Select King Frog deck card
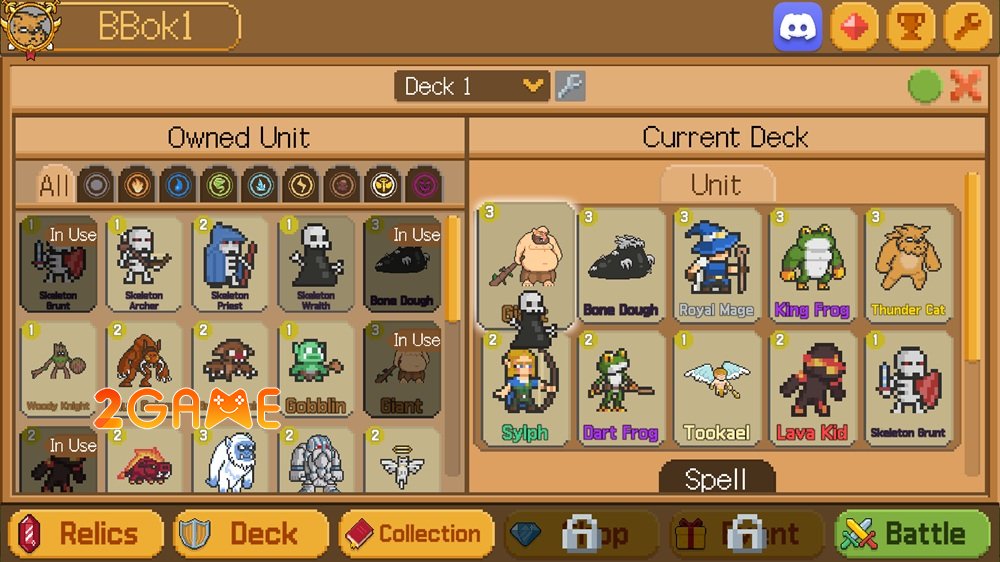This screenshot has height=562, width=1000. click(x=811, y=264)
